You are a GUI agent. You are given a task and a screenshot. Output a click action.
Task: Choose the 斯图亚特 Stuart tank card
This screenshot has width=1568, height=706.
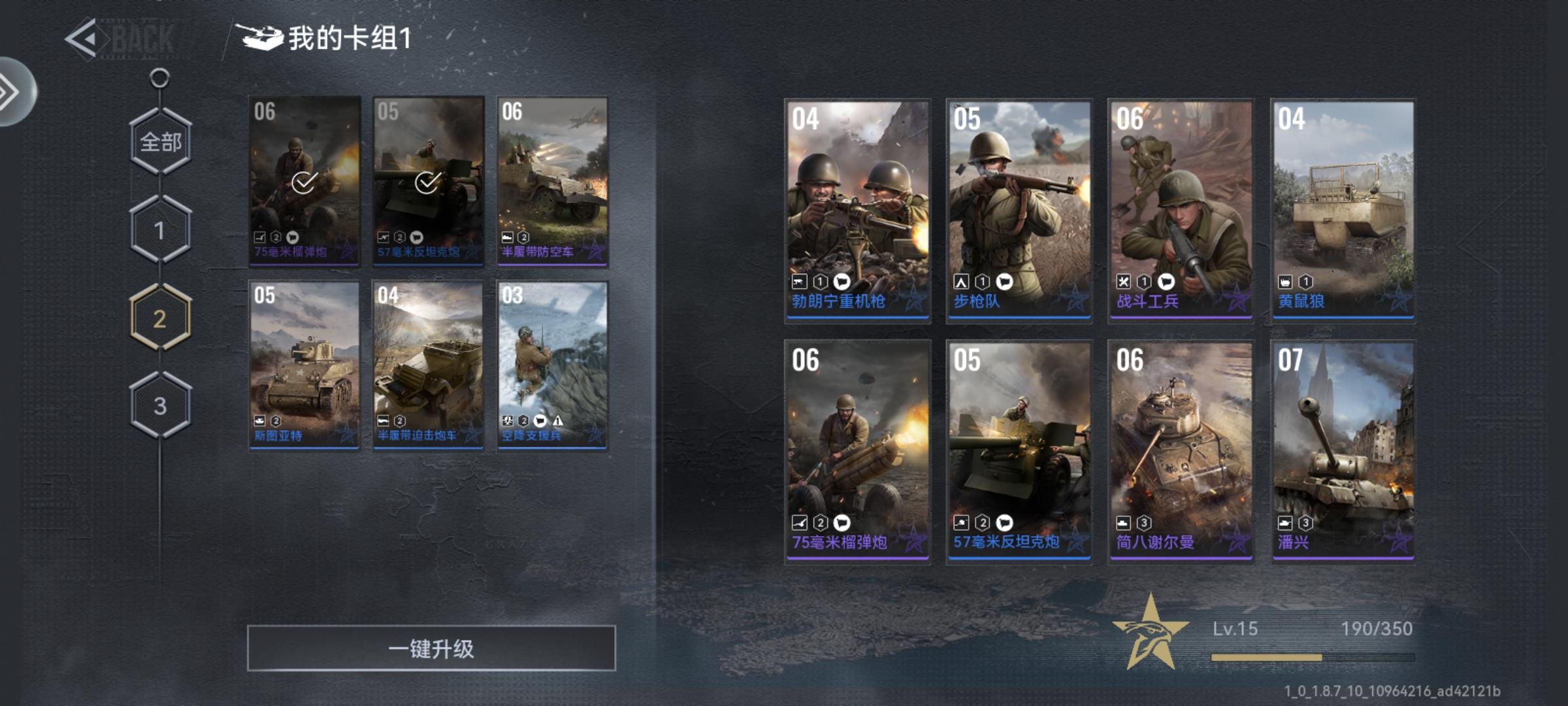pyautogui.click(x=304, y=365)
